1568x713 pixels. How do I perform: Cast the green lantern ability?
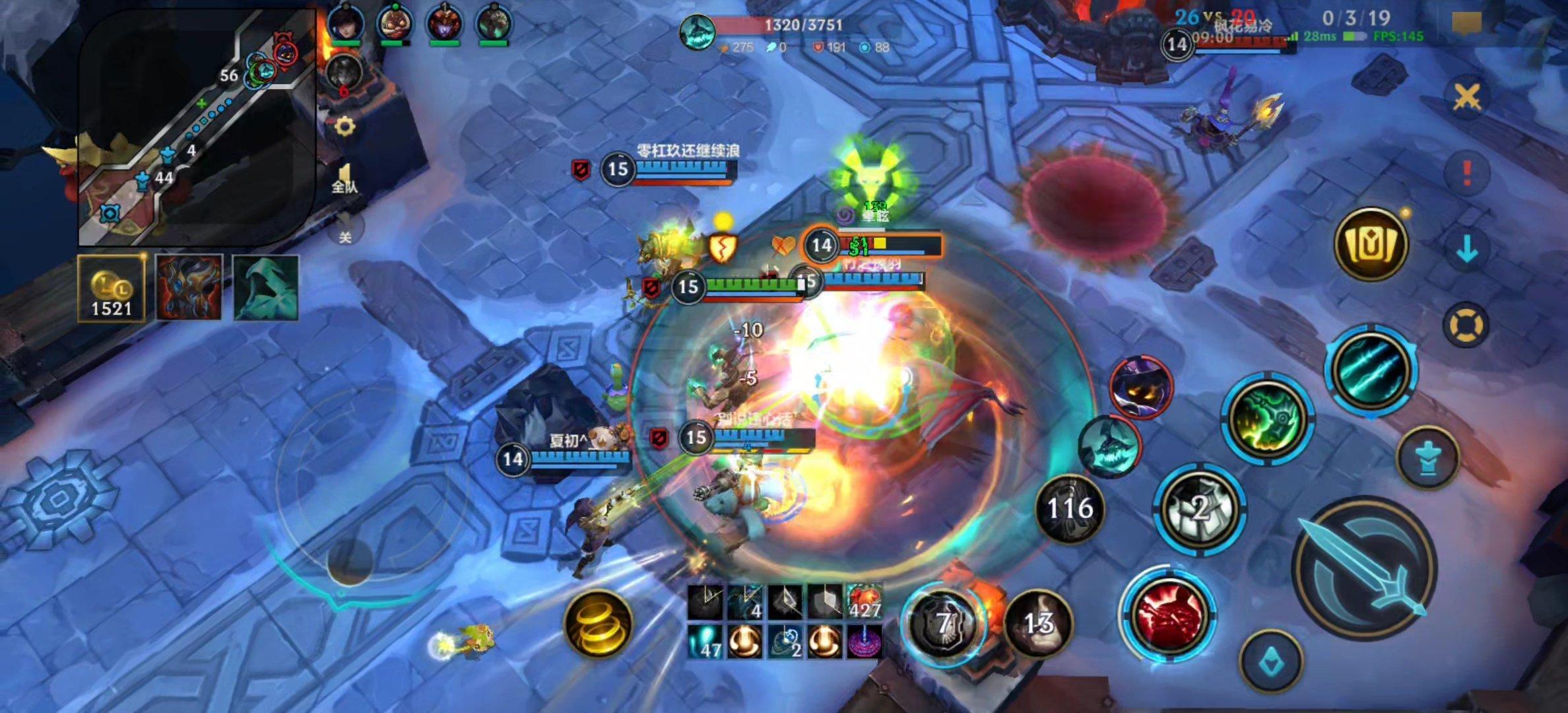1267,419
